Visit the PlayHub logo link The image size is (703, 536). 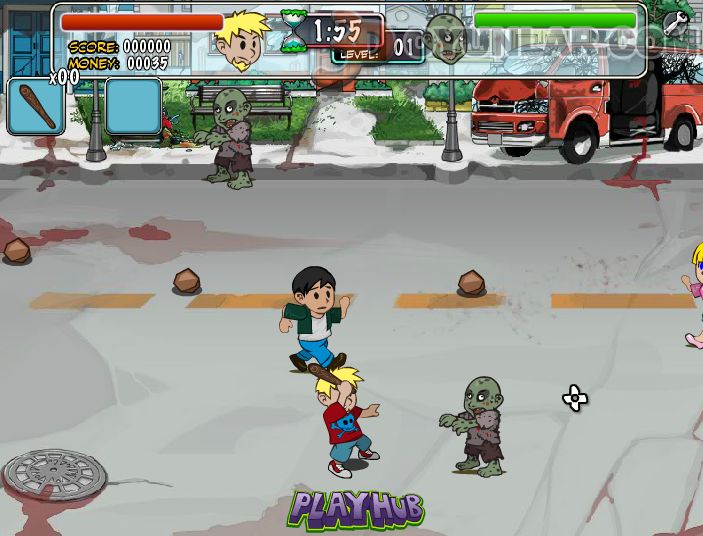(357, 509)
